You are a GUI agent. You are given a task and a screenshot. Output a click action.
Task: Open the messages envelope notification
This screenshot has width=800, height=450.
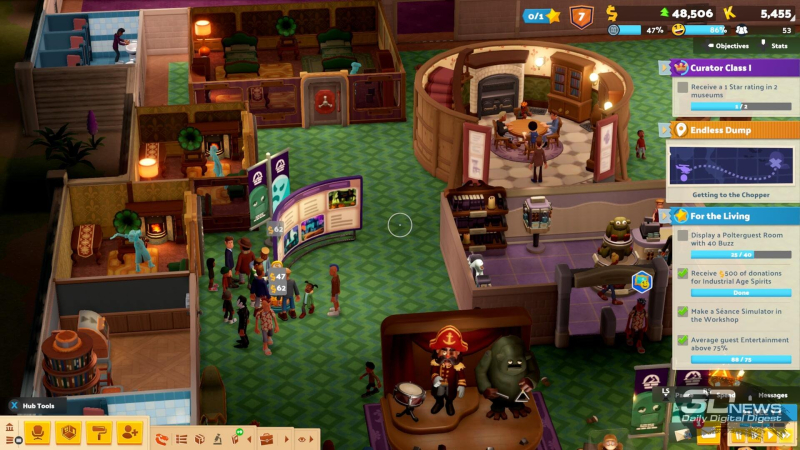[x=709, y=434]
